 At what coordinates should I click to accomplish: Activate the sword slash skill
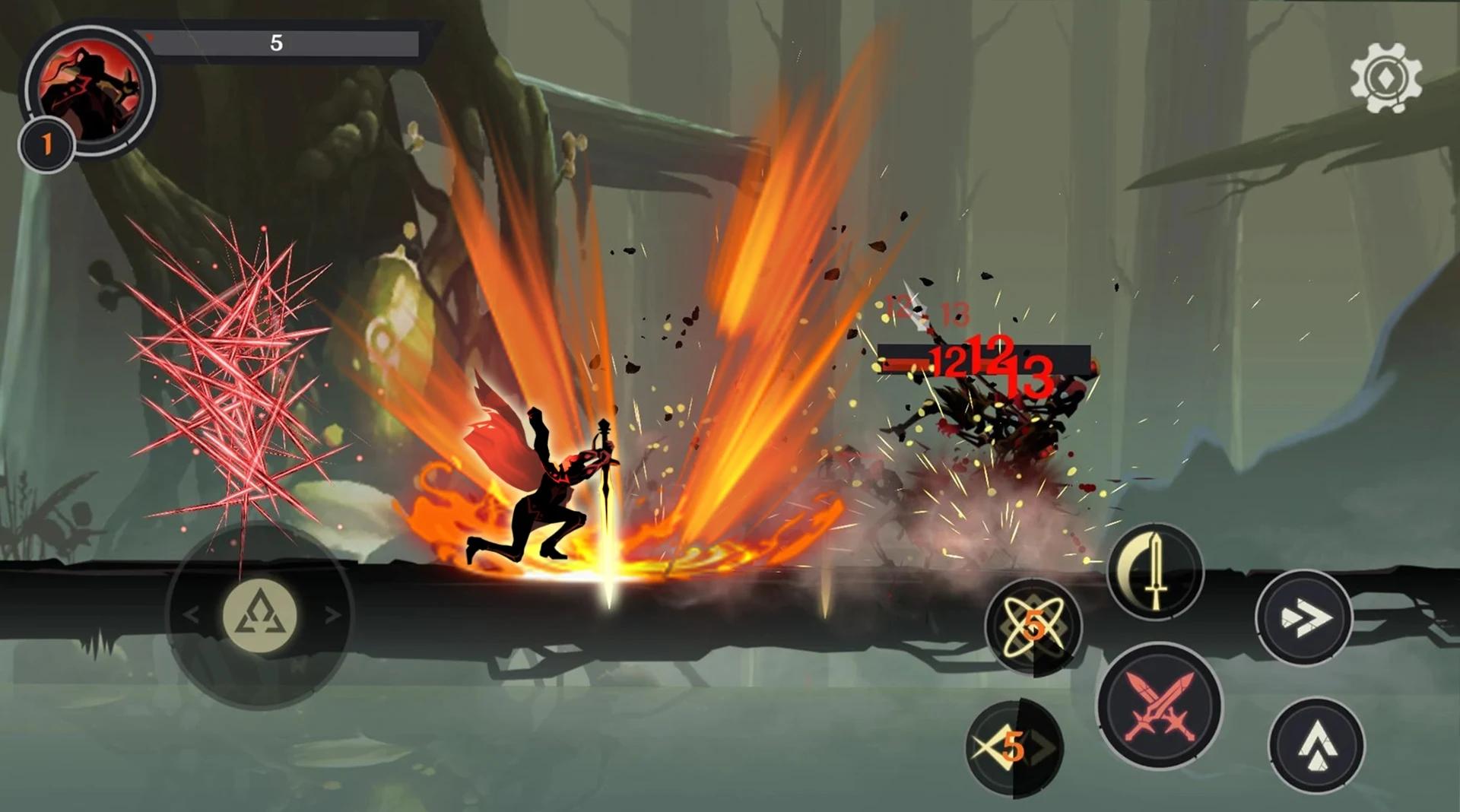click(1155, 571)
